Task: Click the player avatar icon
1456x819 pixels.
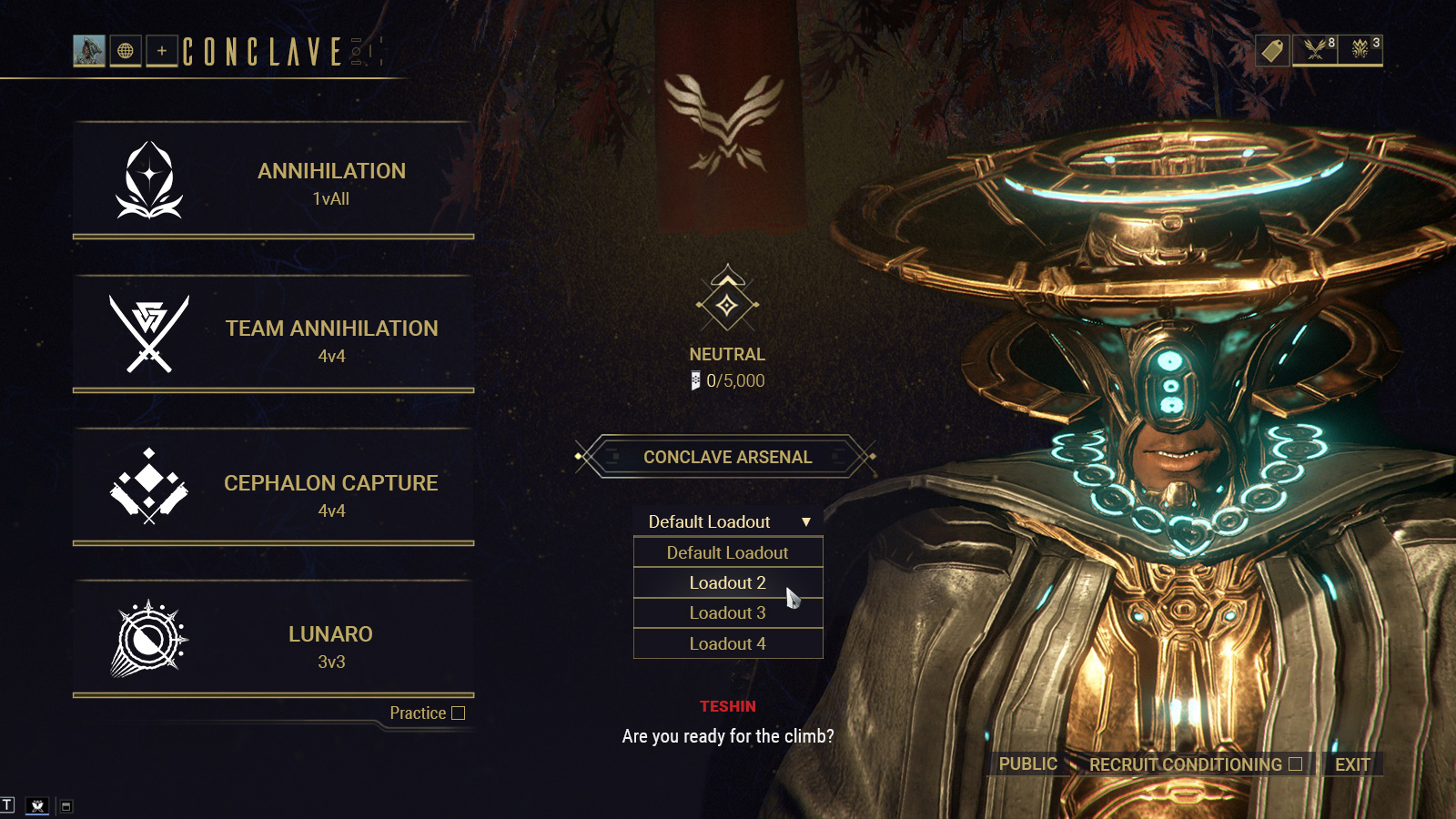Action: (x=89, y=51)
